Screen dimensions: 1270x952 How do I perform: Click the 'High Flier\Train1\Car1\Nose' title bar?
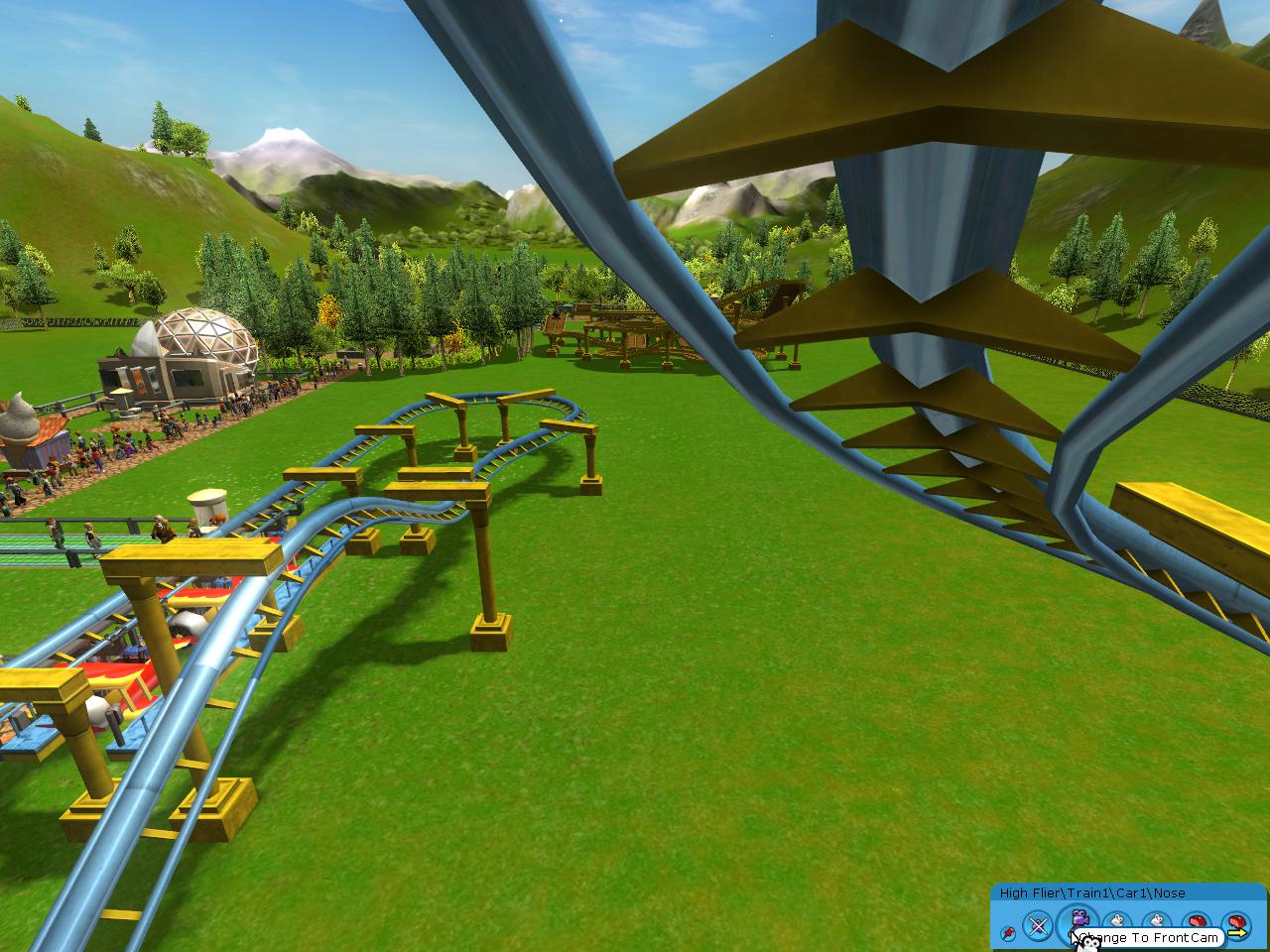[1091, 892]
